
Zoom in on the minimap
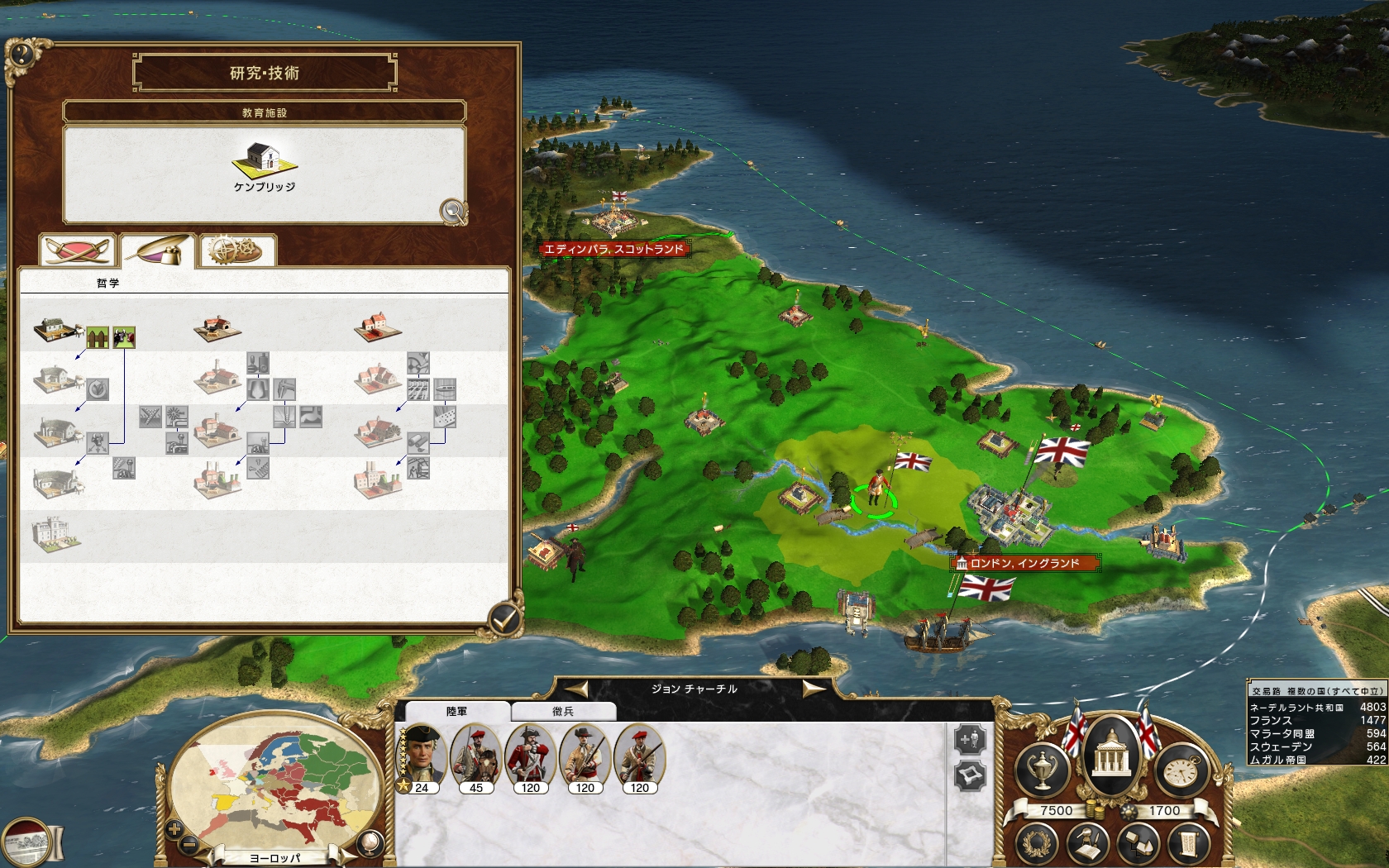pos(174,829)
